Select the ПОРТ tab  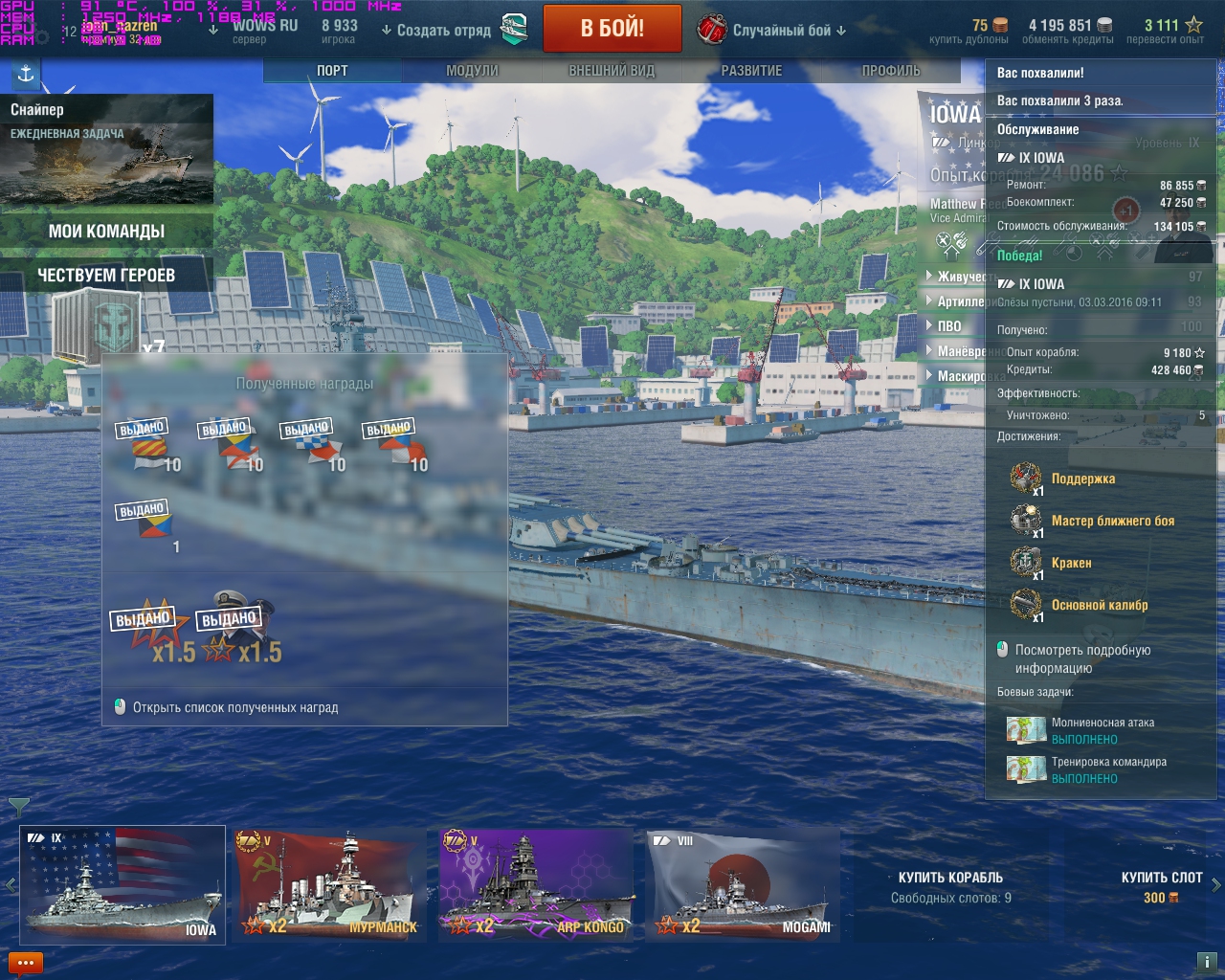(x=332, y=71)
